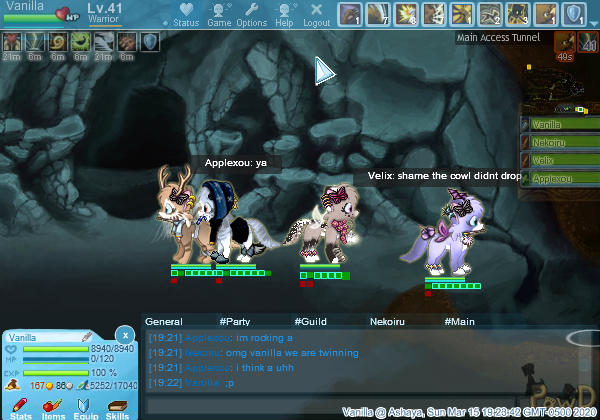The image size is (600, 420).
Task: Open the Stats panel
Action: pyautogui.click(x=21, y=407)
